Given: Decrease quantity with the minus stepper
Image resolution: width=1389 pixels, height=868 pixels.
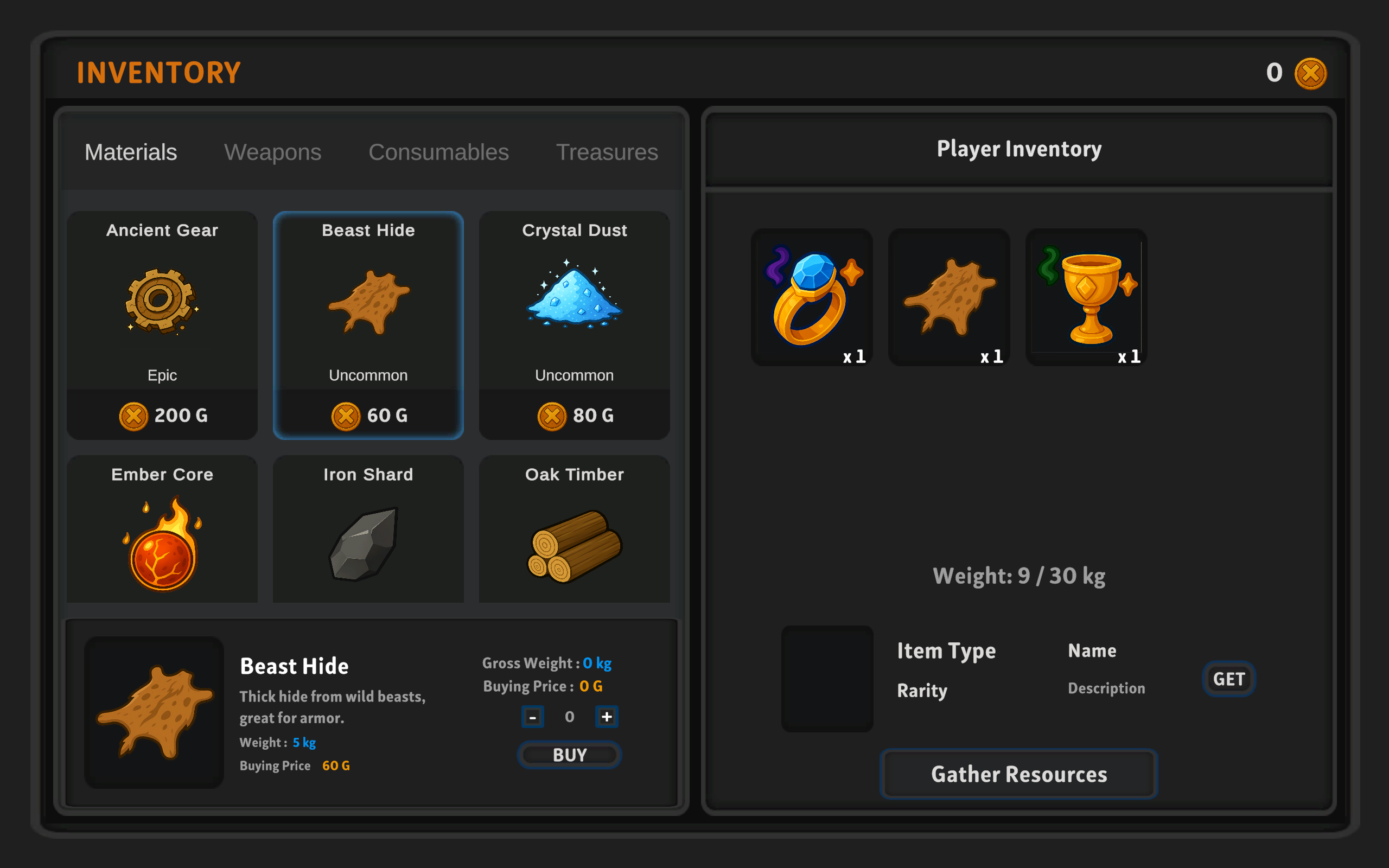Looking at the screenshot, I should [x=533, y=717].
